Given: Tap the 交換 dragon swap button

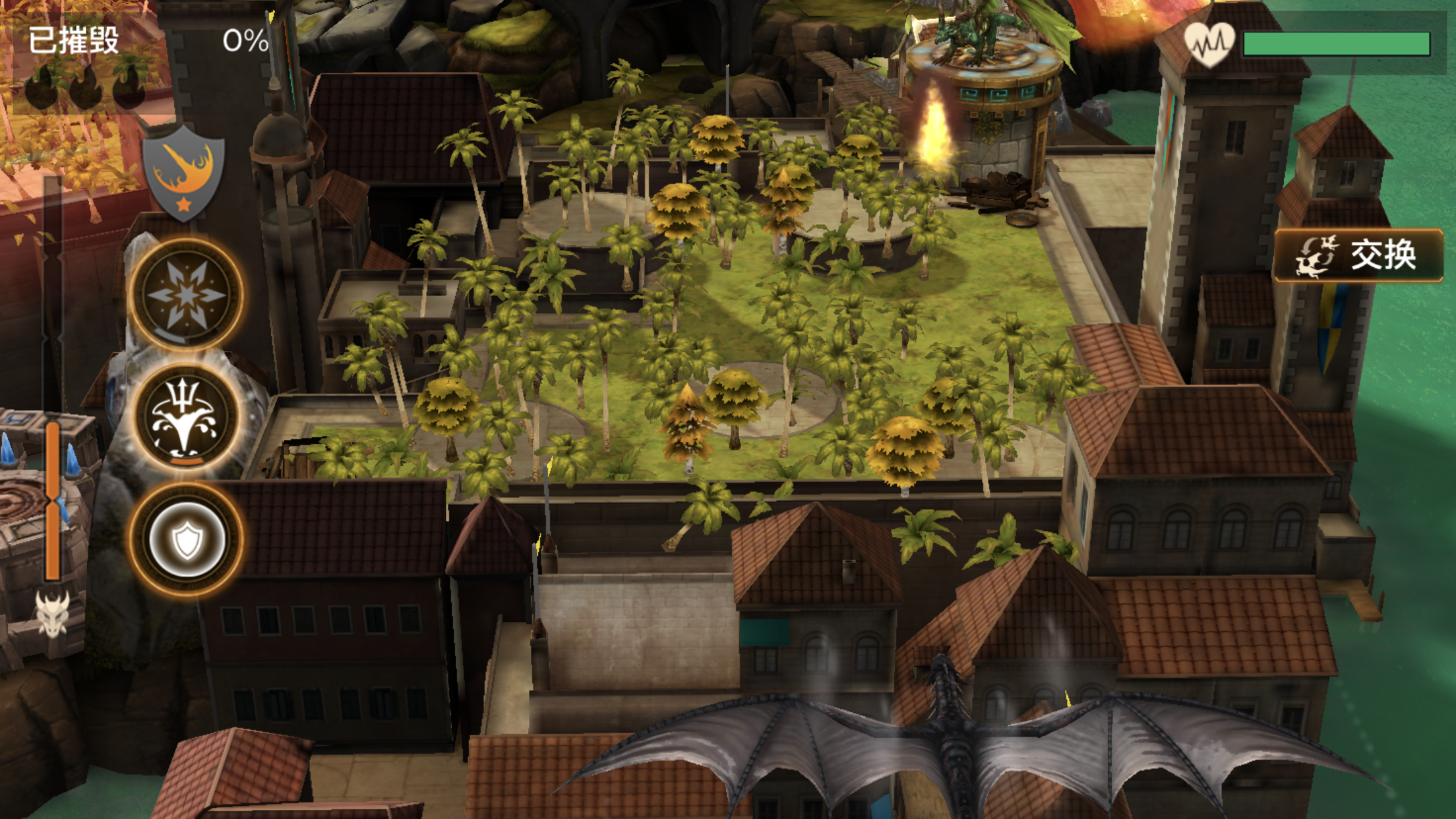Looking at the screenshot, I should pyautogui.click(x=1358, y=255).
